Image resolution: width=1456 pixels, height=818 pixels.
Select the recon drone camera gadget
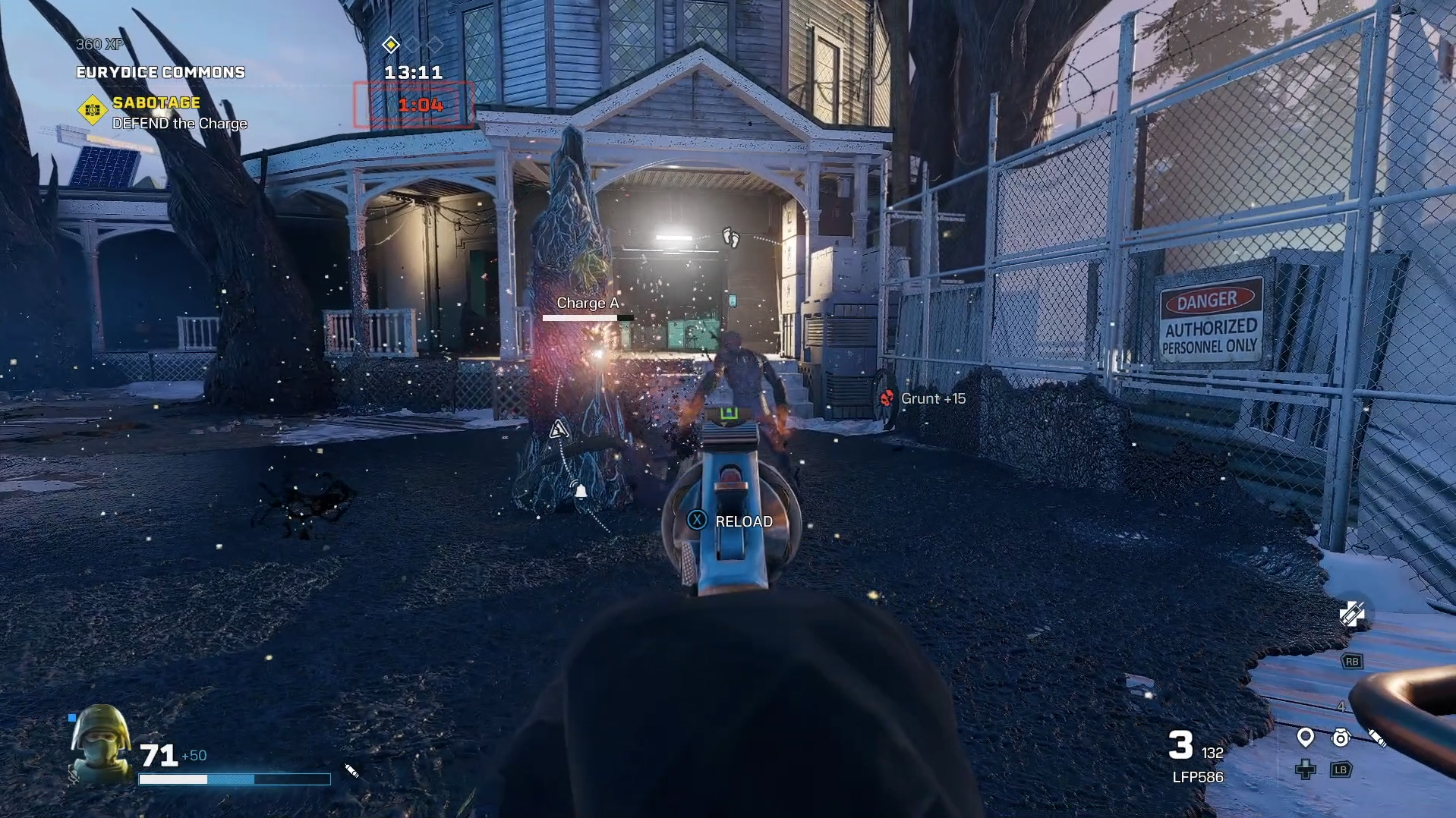coord(1341,738)
